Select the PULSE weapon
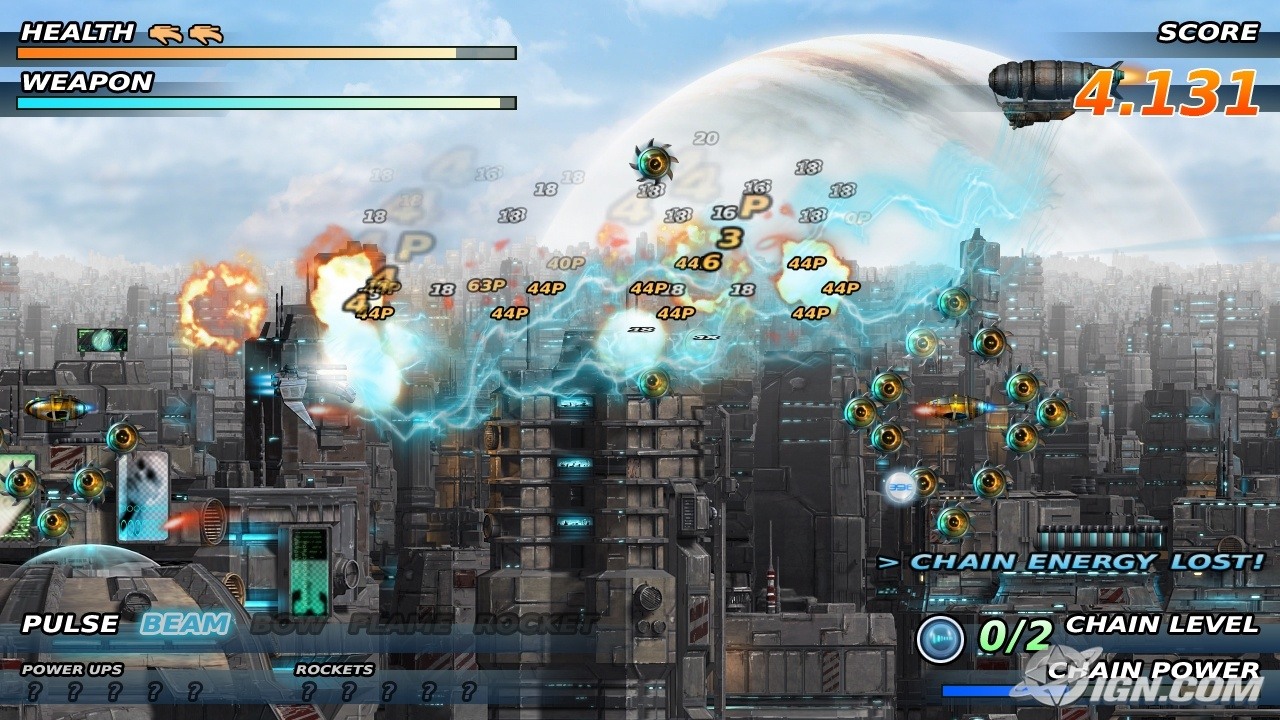This screenshot has width=1280, height=720. point(70,625)
